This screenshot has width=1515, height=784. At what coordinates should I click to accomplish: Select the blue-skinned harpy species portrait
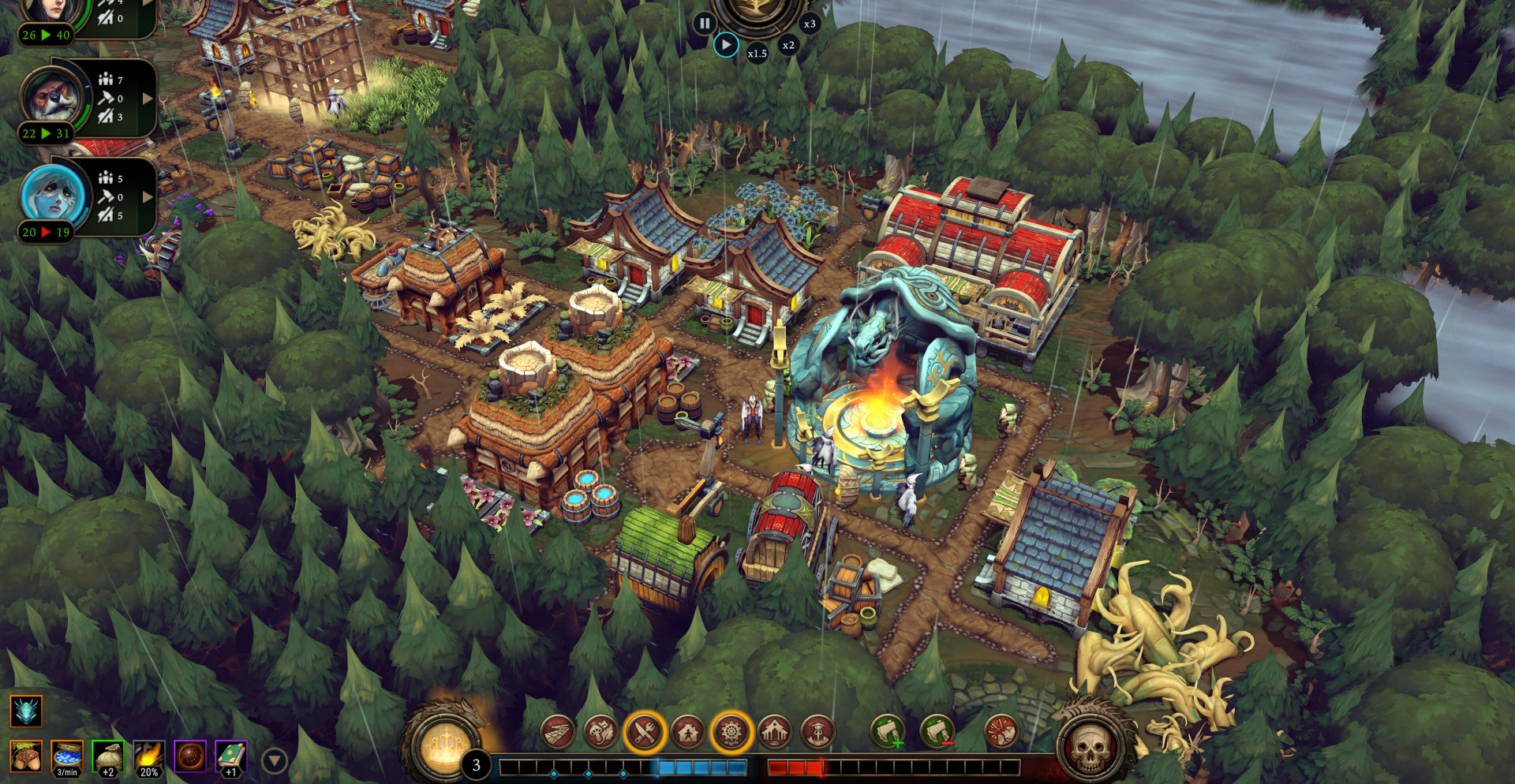[53, 194]
